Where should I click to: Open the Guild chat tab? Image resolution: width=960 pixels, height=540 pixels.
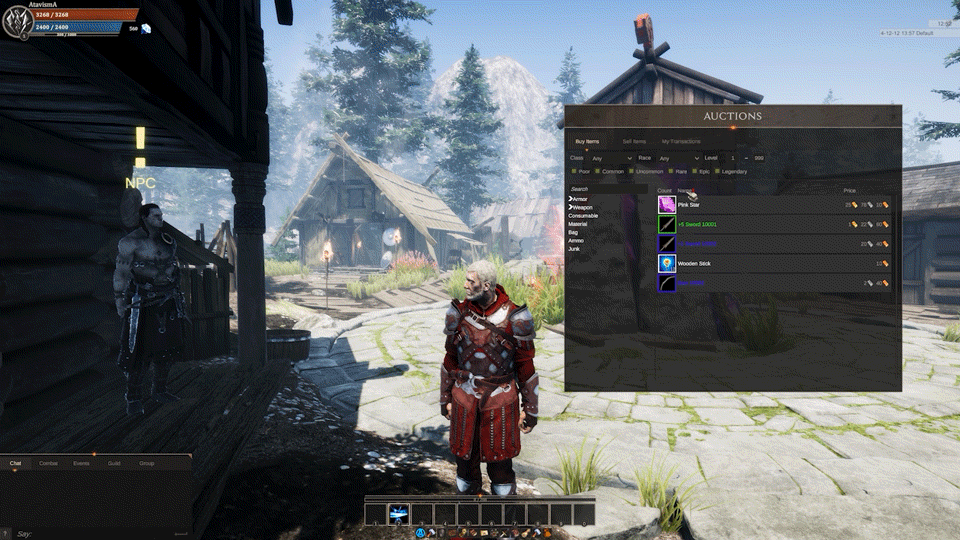click(114, 463)
